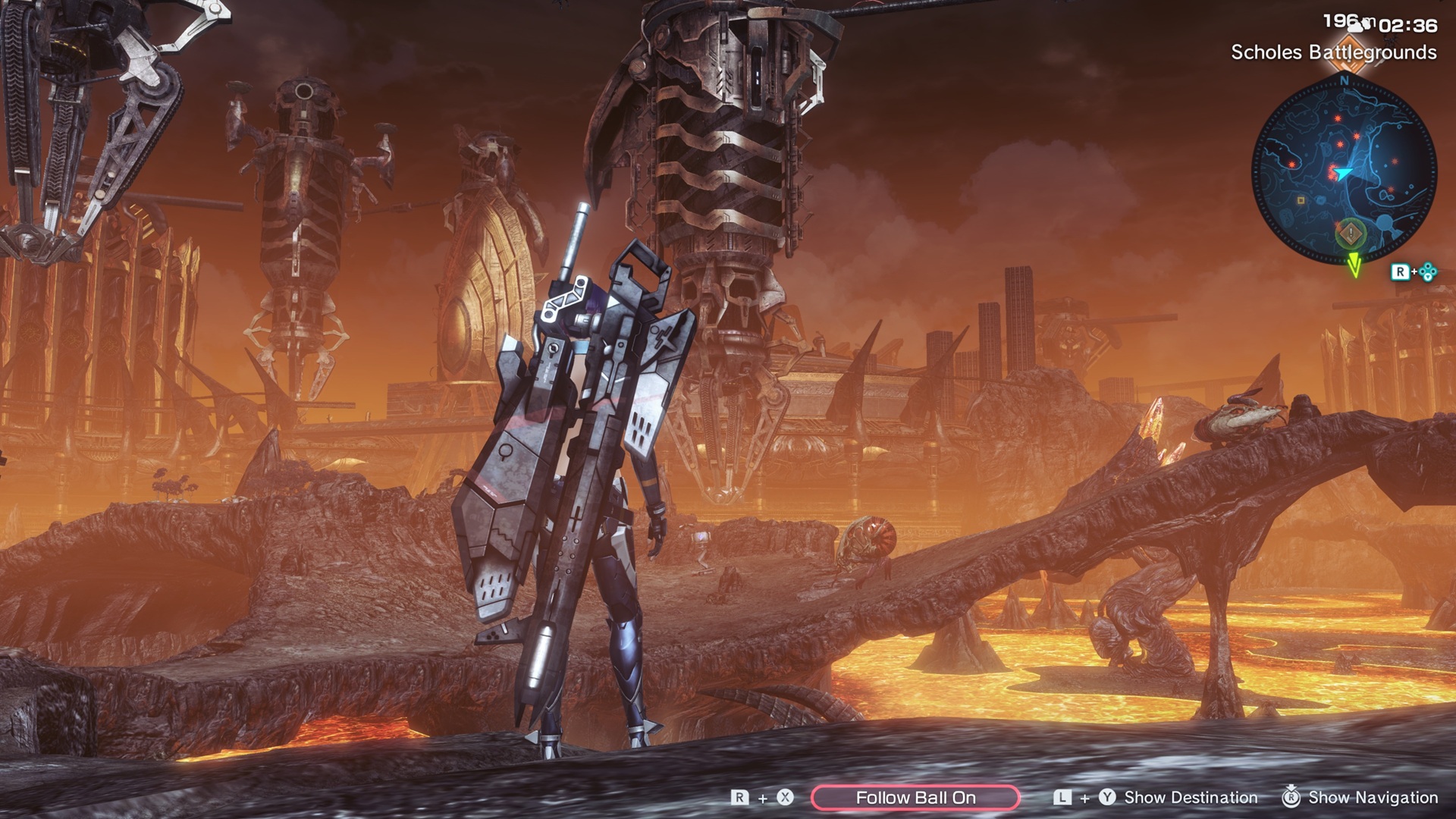The image size is (1456, 819).
Task: Click the yellow square marker on the minimap
Action: [1301, 201]
